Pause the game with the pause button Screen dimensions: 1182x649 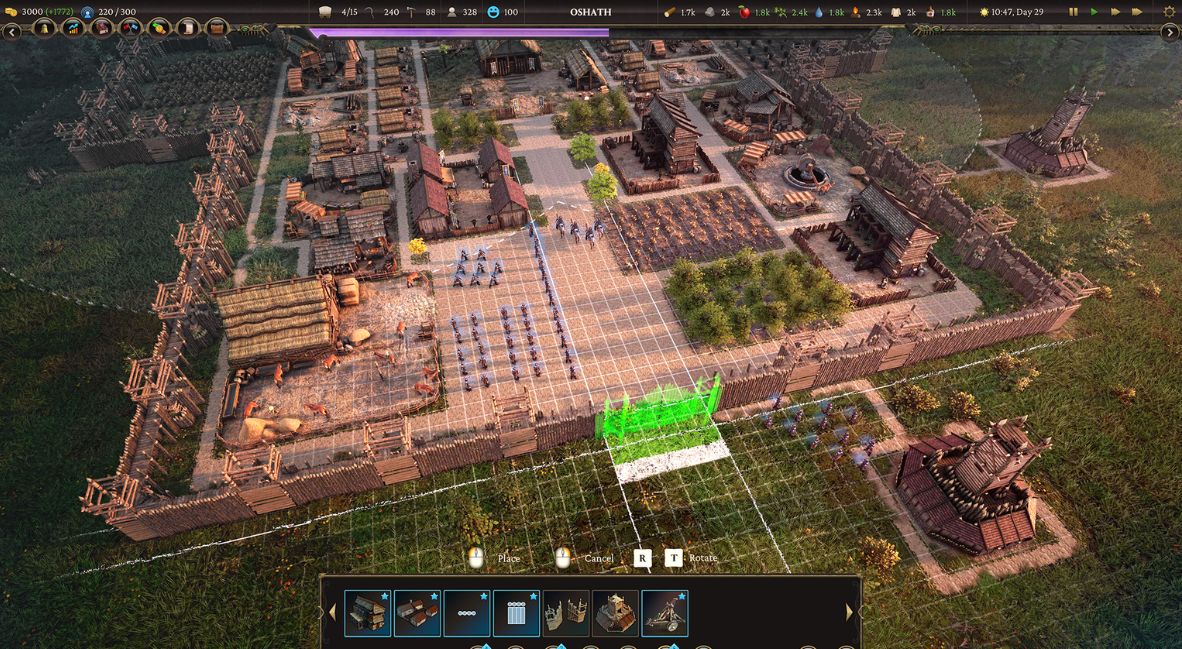point(1074,12)
